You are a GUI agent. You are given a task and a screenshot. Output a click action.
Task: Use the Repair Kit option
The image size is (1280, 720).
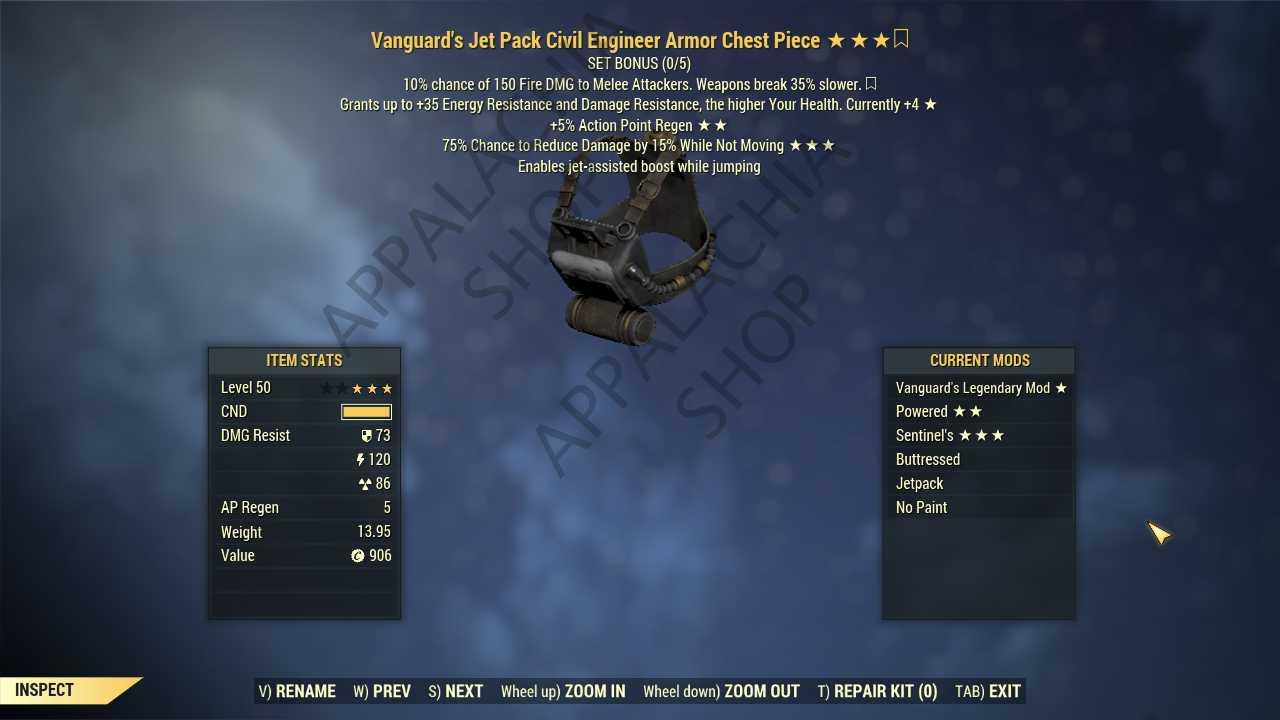point(877,691)
